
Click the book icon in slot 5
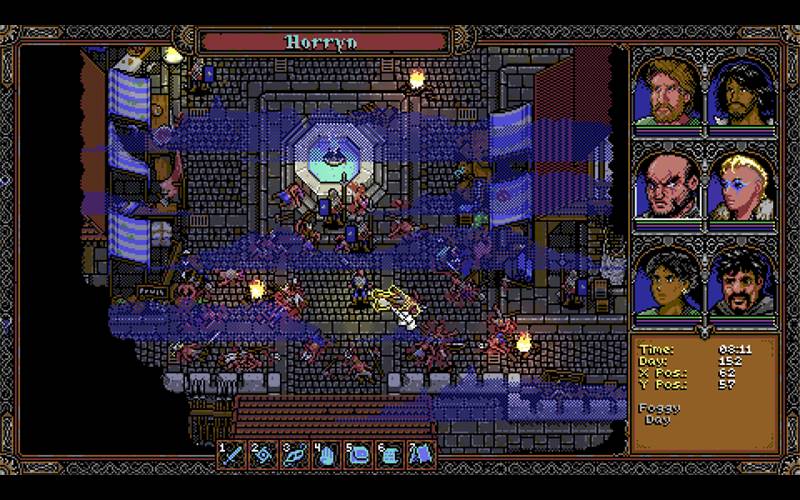pyautogui.click(x=358, y=454)
